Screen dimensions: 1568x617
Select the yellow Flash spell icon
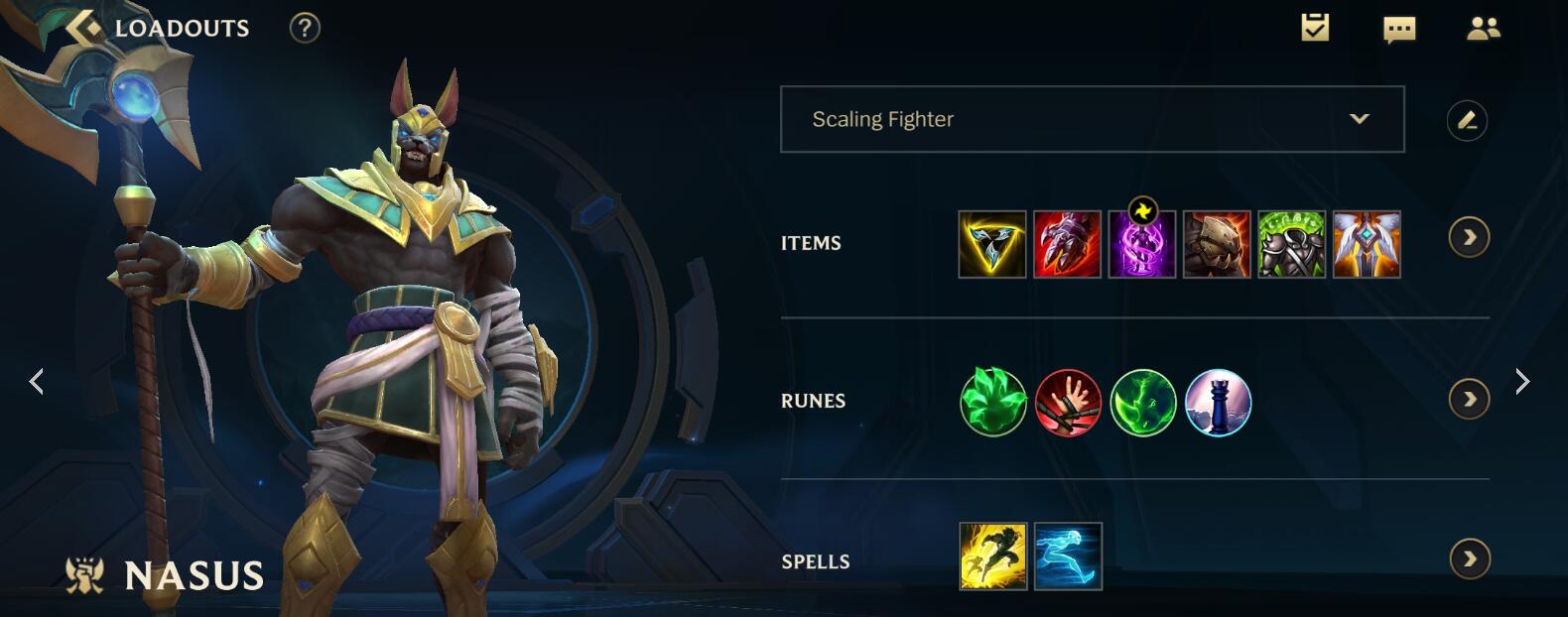coord(992,556)
